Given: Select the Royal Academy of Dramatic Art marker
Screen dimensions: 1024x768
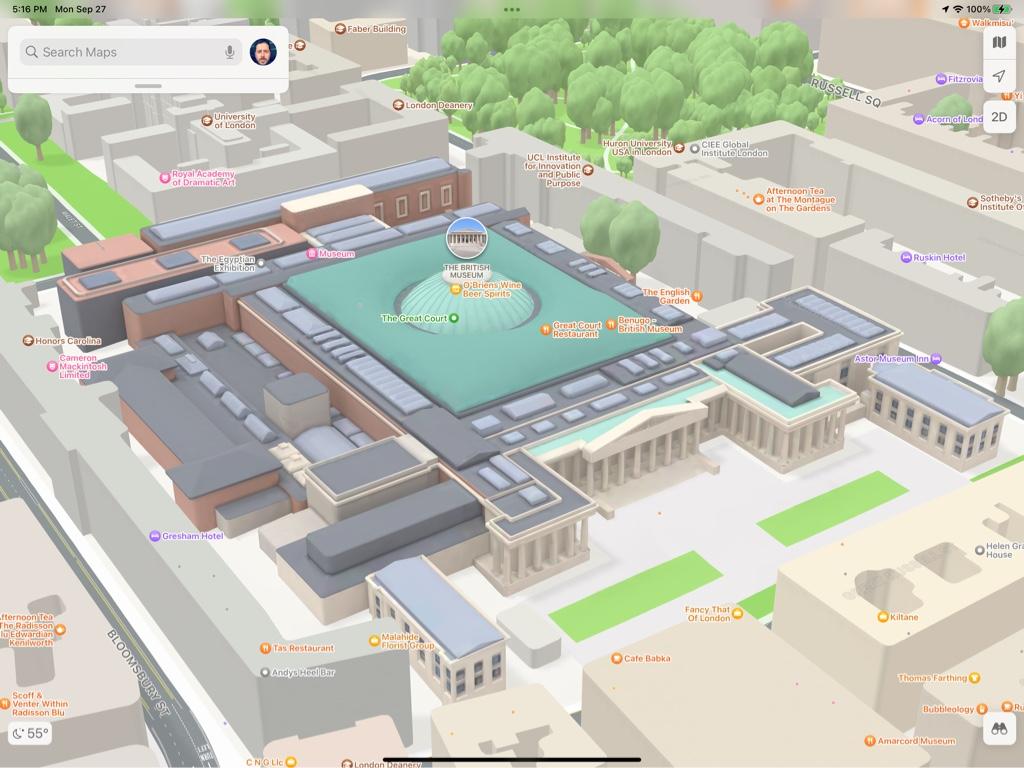Looking at the screenshot, I should 165,178.
